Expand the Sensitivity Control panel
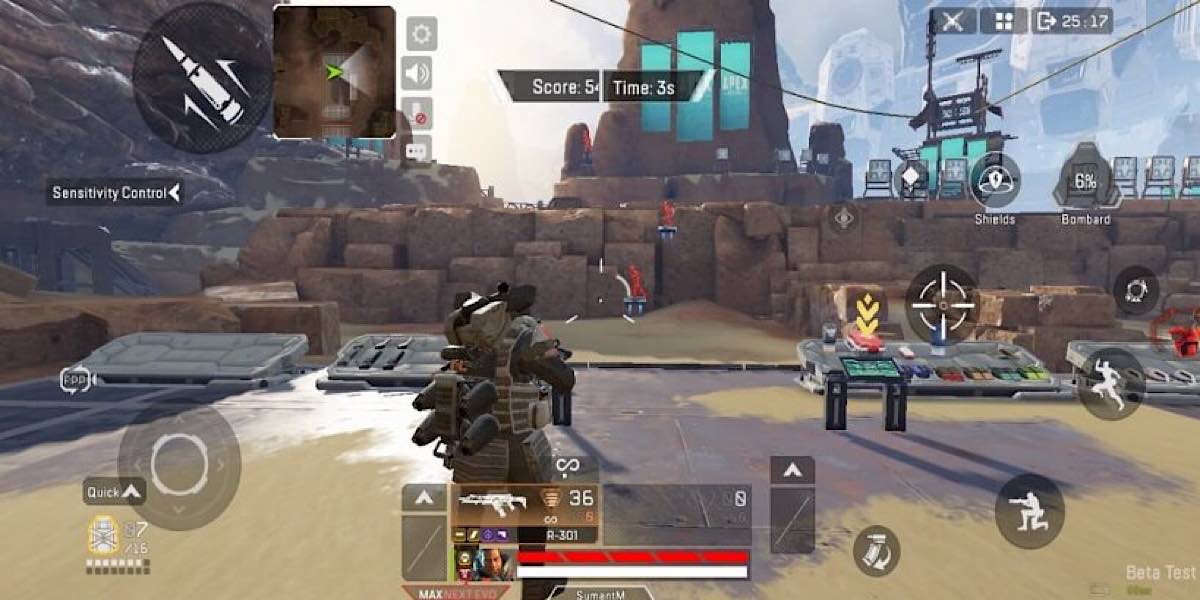The height and width of the screenshot is (600, 1200). pos(116,193)
